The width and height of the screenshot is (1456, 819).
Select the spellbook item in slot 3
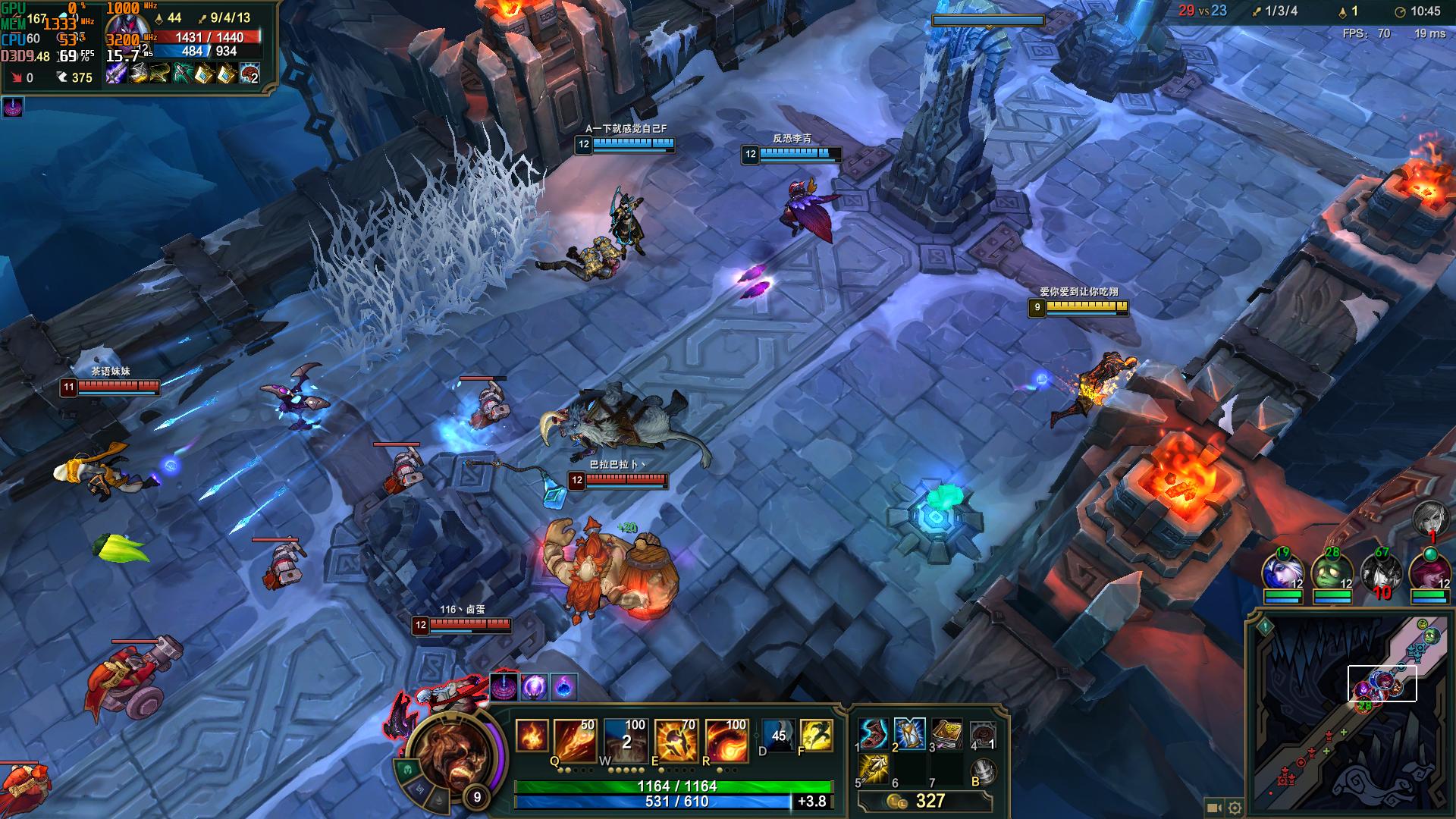(x=946, y=733)
